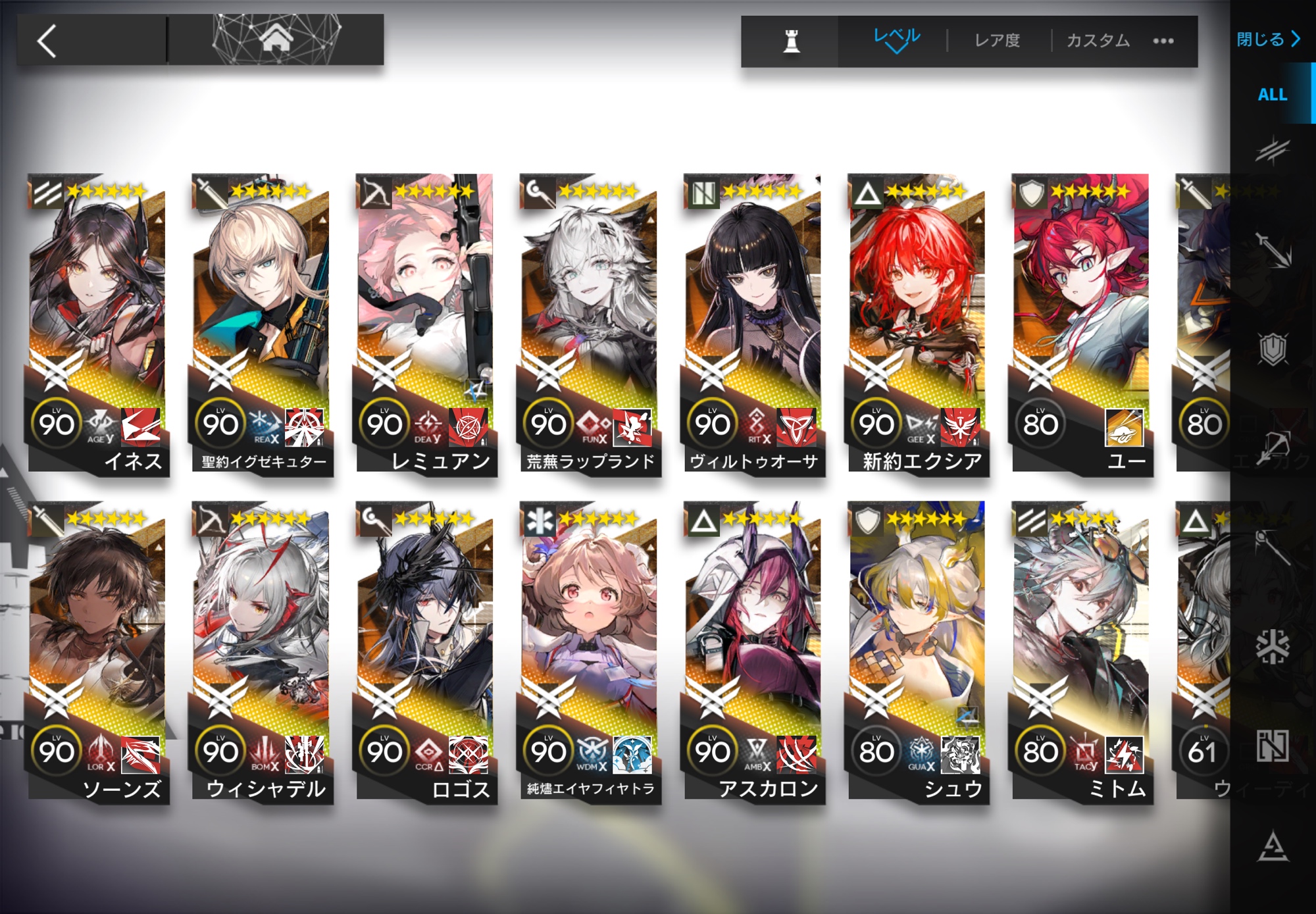Choose the シュウ operator card
Screen dimensions: 1316x914
tap(917, 651)
